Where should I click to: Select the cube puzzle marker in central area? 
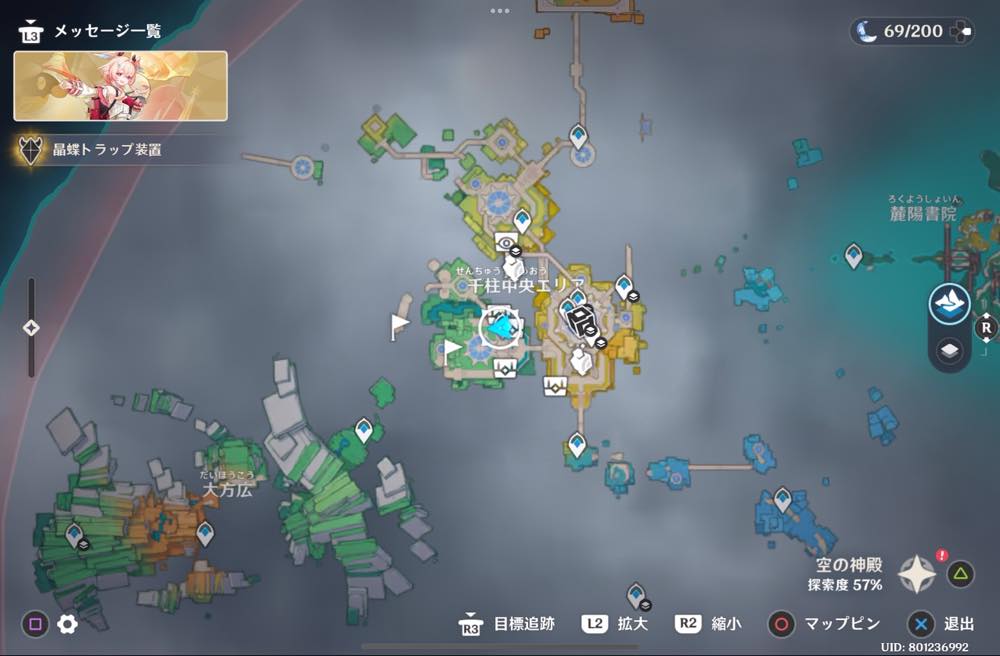(x=579, y=318)
